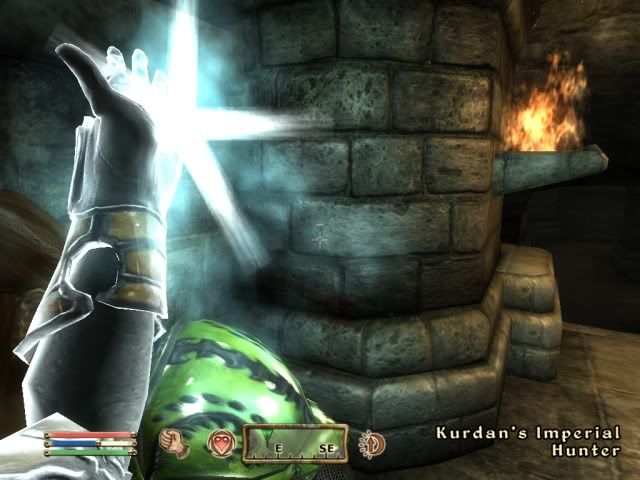Click the active effect icon beside compass
Viewport: 640px width, 480px height.
tap(372, 442)
